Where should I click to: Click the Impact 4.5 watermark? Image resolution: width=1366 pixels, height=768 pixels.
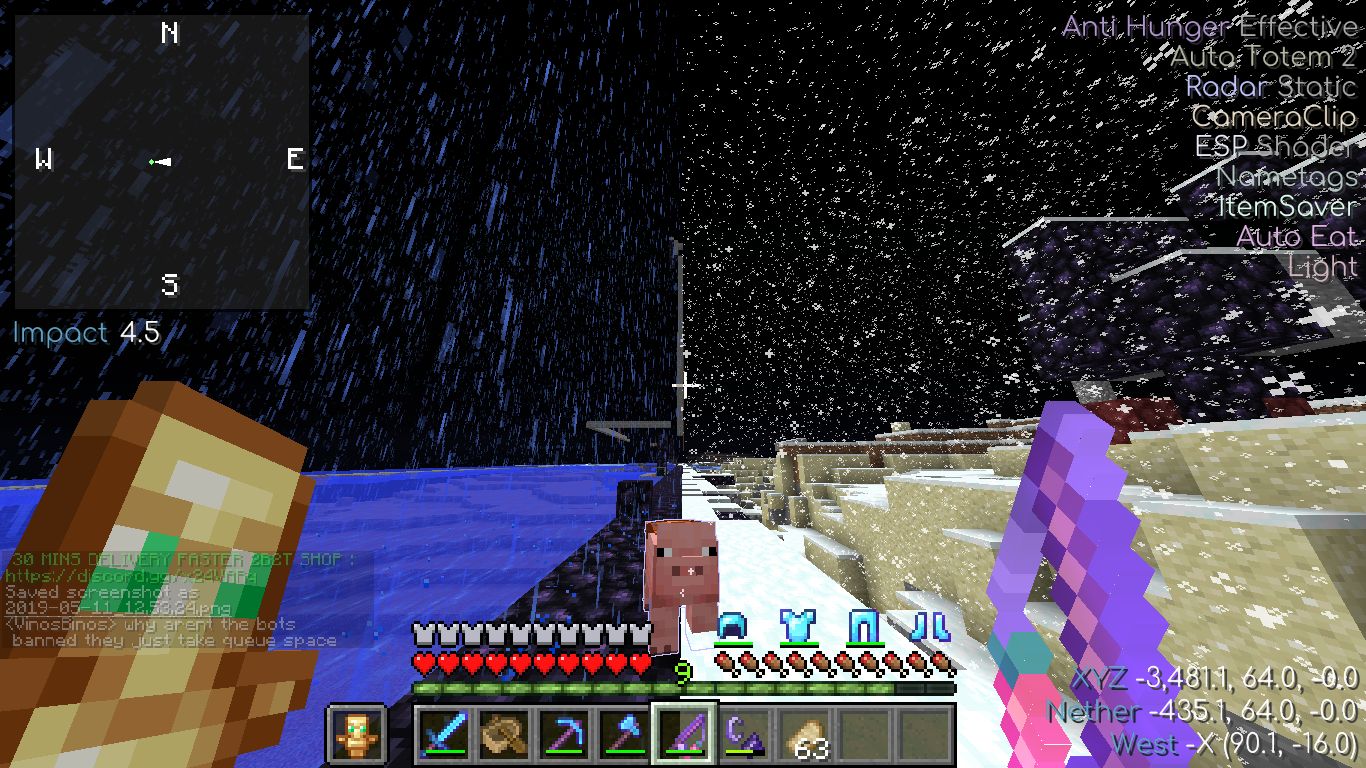tap(85, 332)
